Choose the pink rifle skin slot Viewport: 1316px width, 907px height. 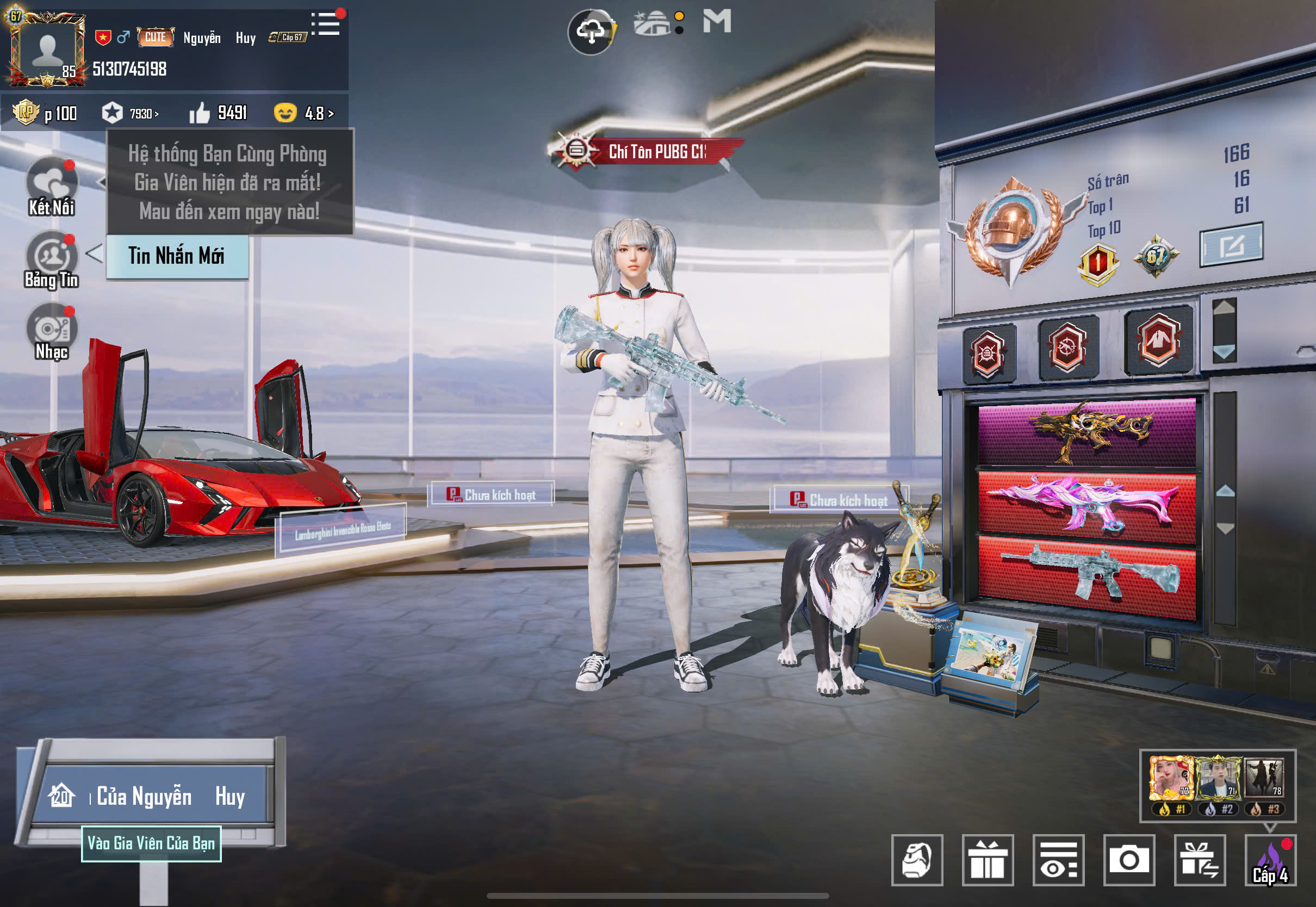1087,505
